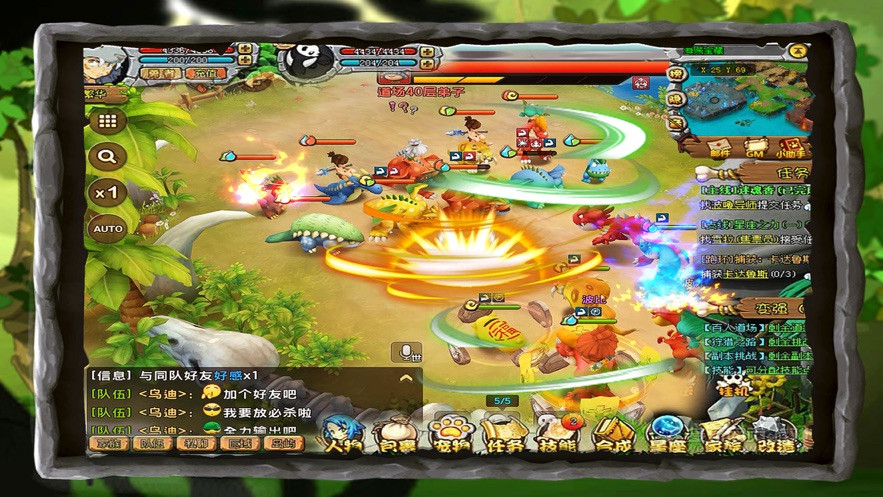Open the grid menu button
This screenshot has width=883, height=497.
click(x=108, y=121)
